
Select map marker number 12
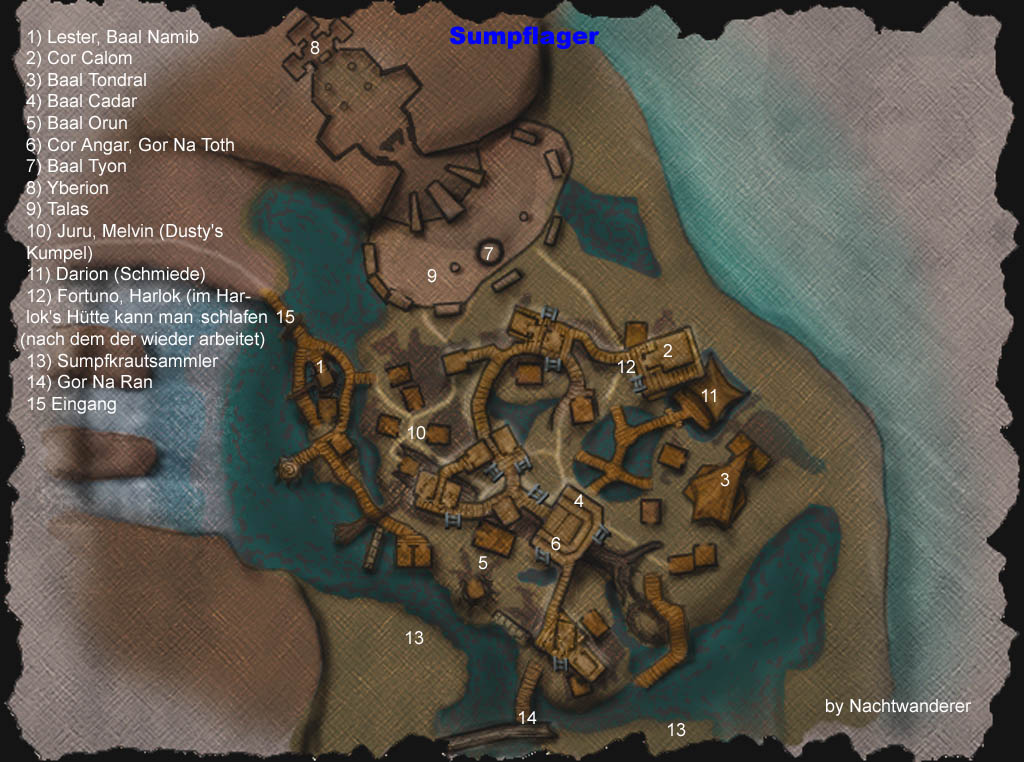pos(627,367)
